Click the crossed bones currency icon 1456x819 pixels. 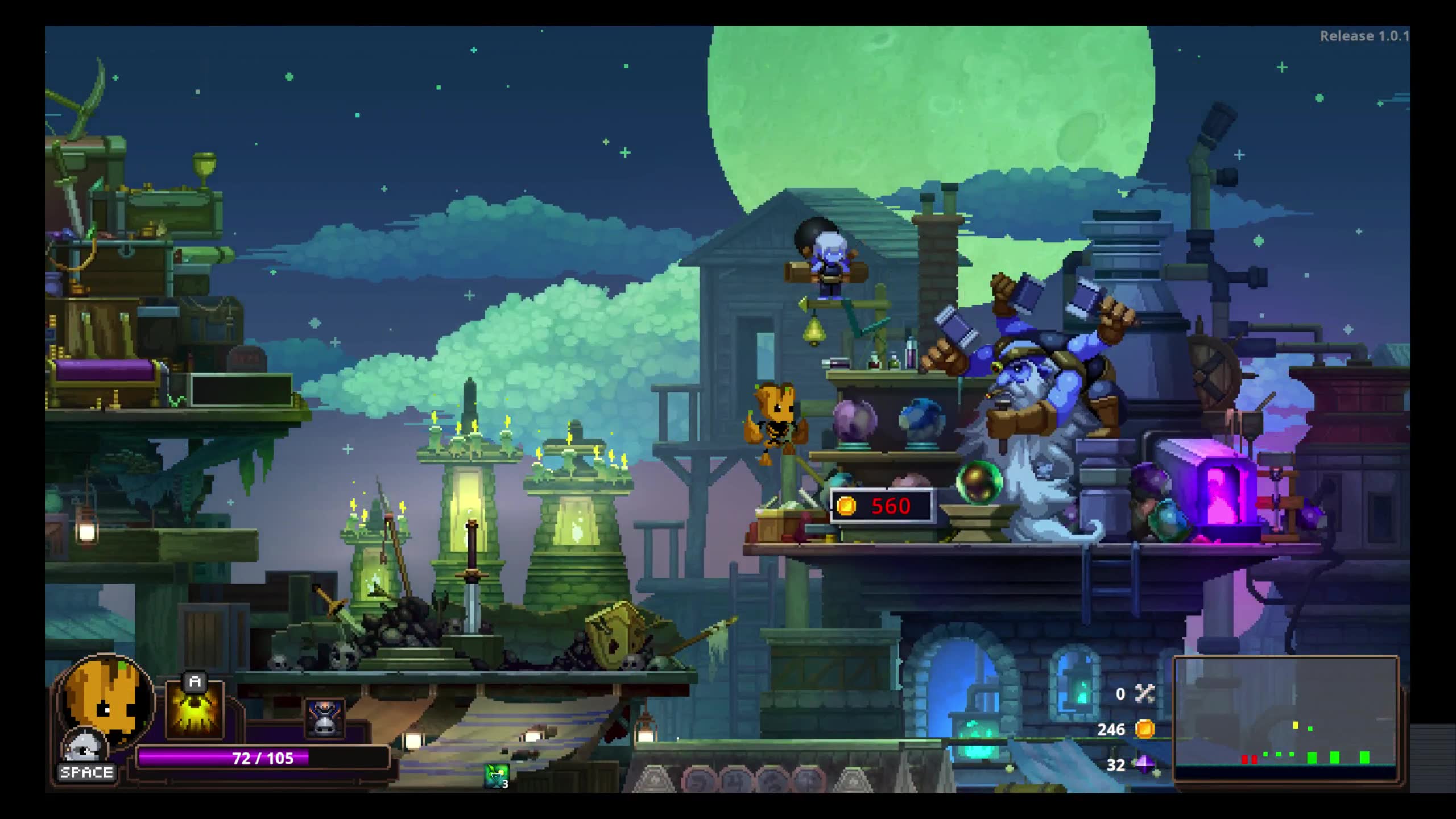[1144, 693]
